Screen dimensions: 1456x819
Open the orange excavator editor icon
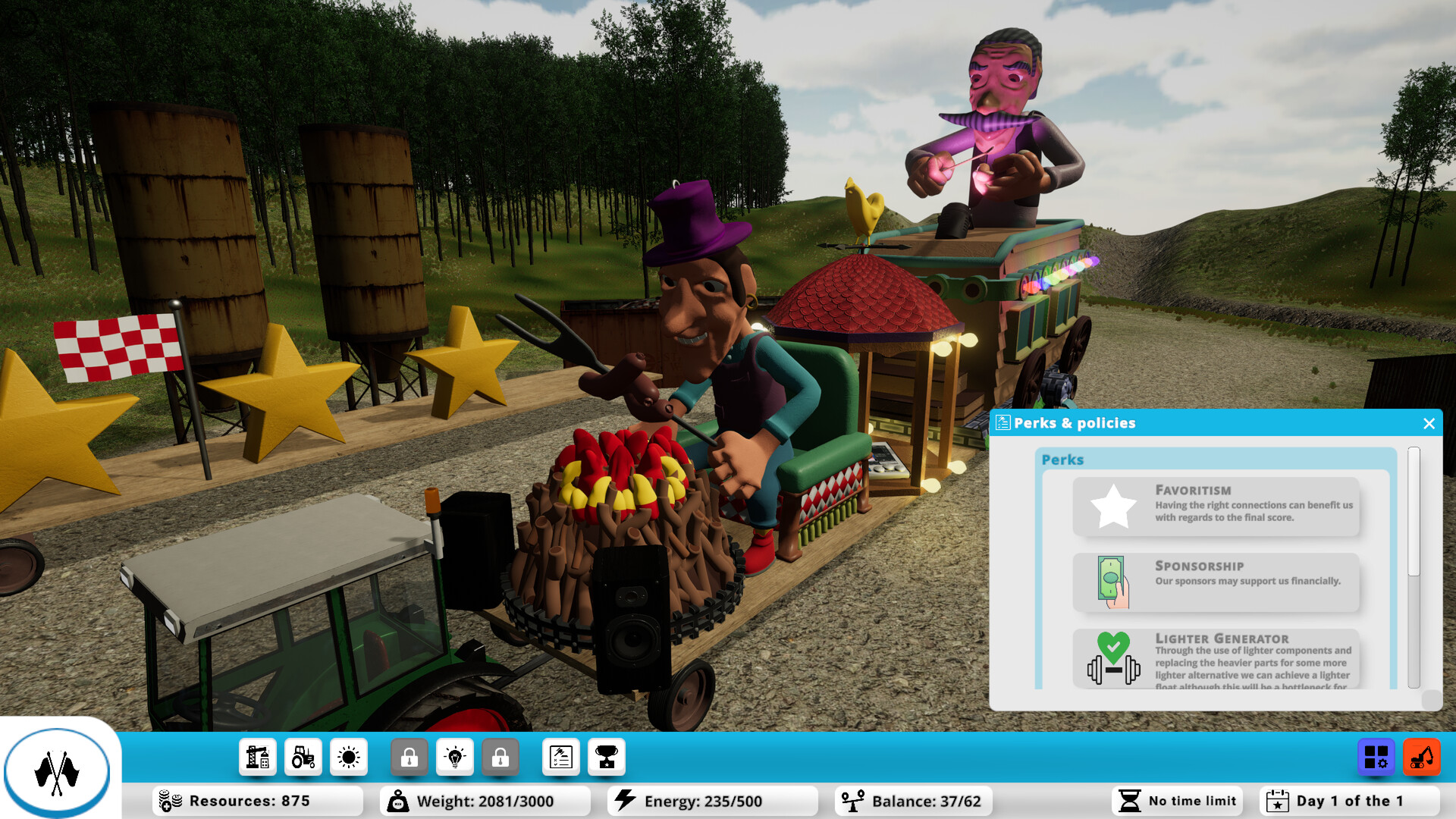1423,756
